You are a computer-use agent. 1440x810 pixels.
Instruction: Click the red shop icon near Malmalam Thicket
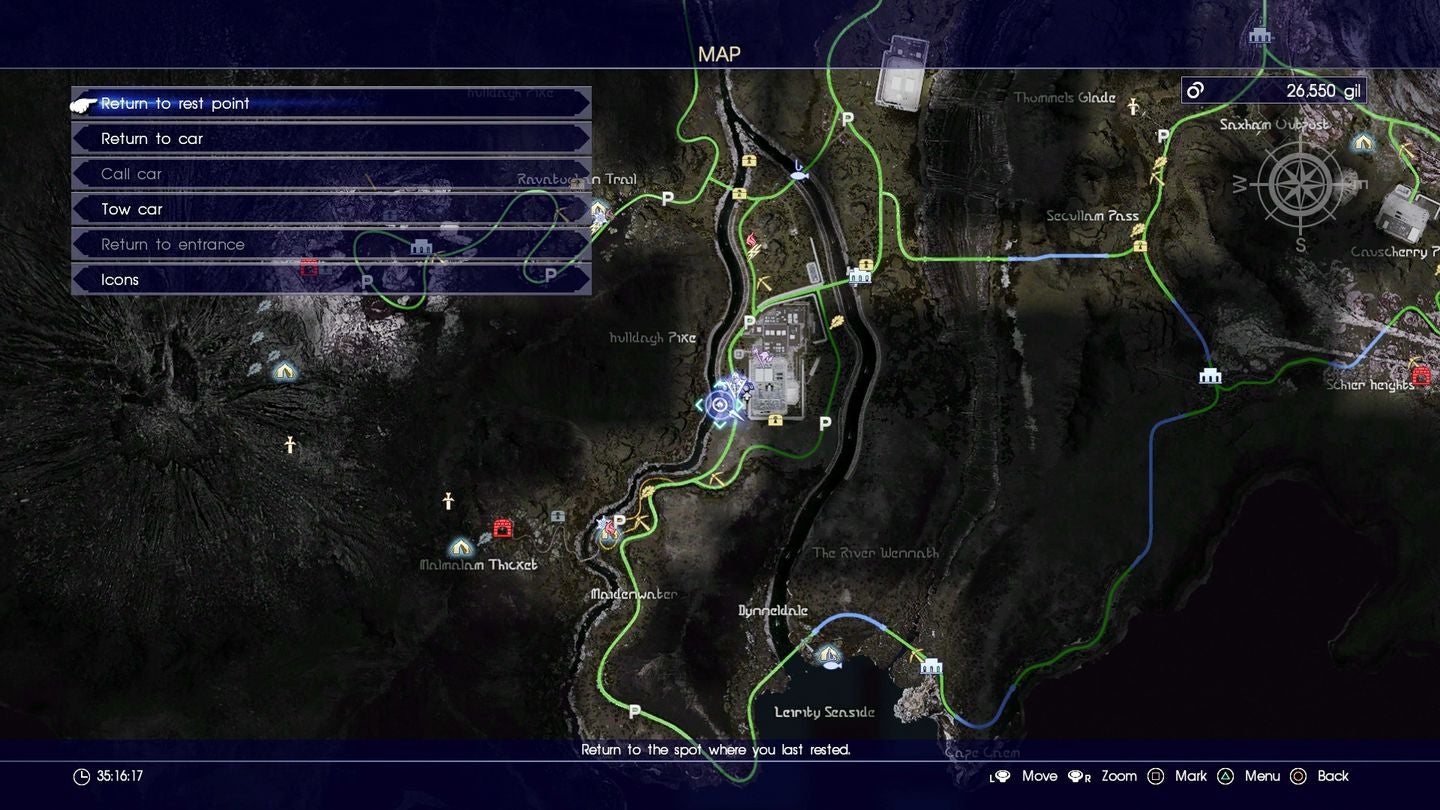pos(502,528)
